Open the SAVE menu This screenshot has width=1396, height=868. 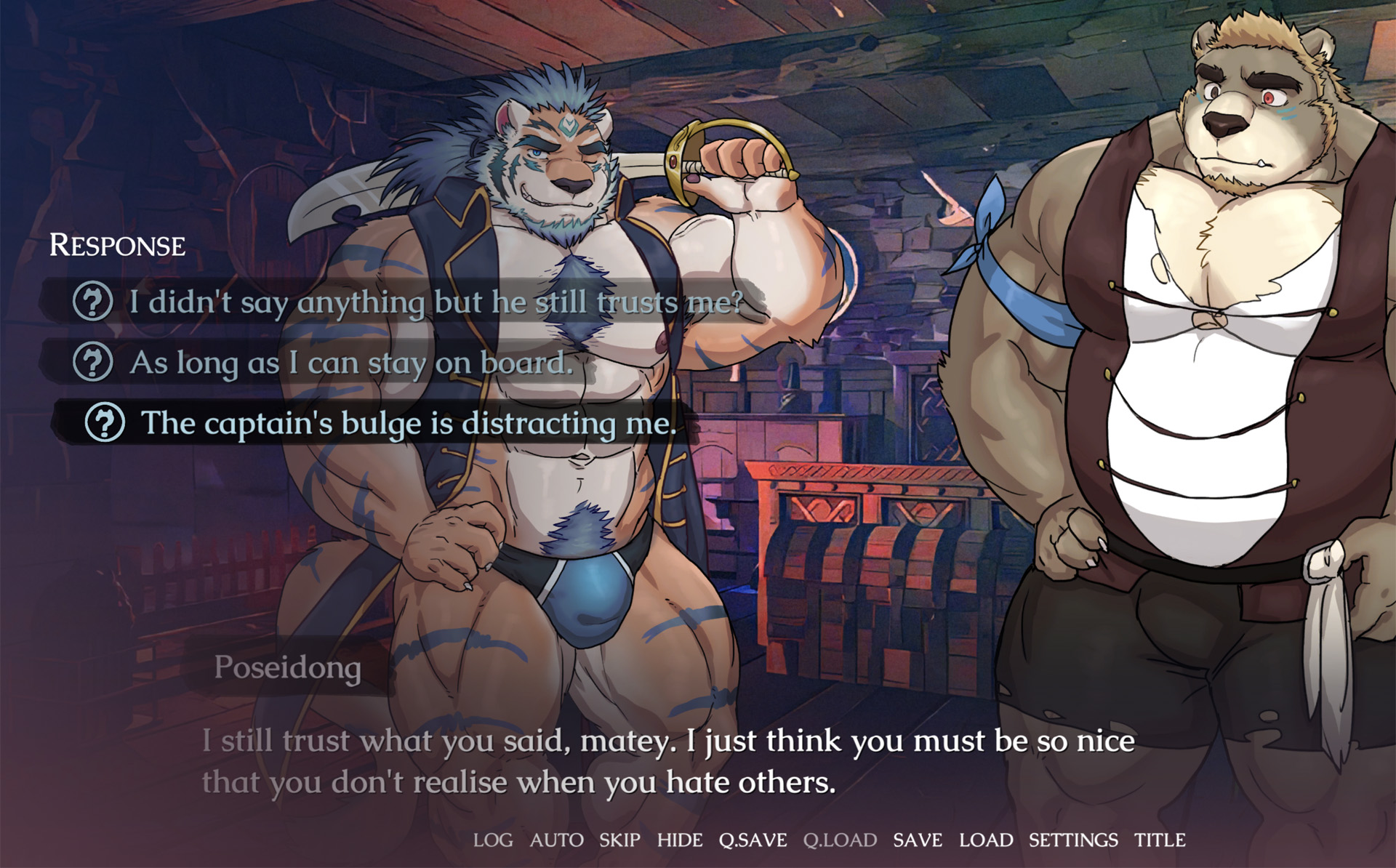tap(918, 840)
